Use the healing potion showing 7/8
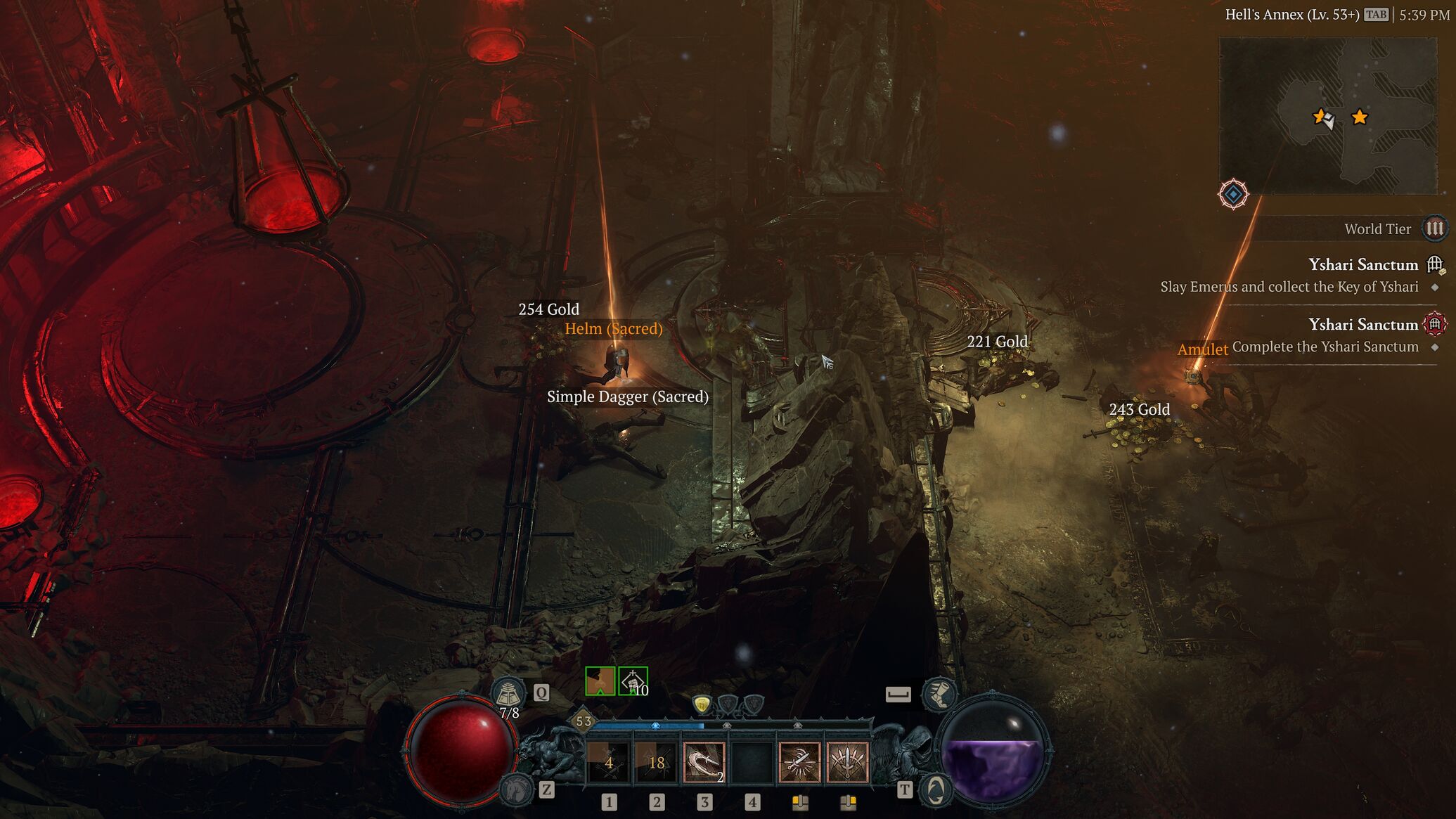 point(508,695)
